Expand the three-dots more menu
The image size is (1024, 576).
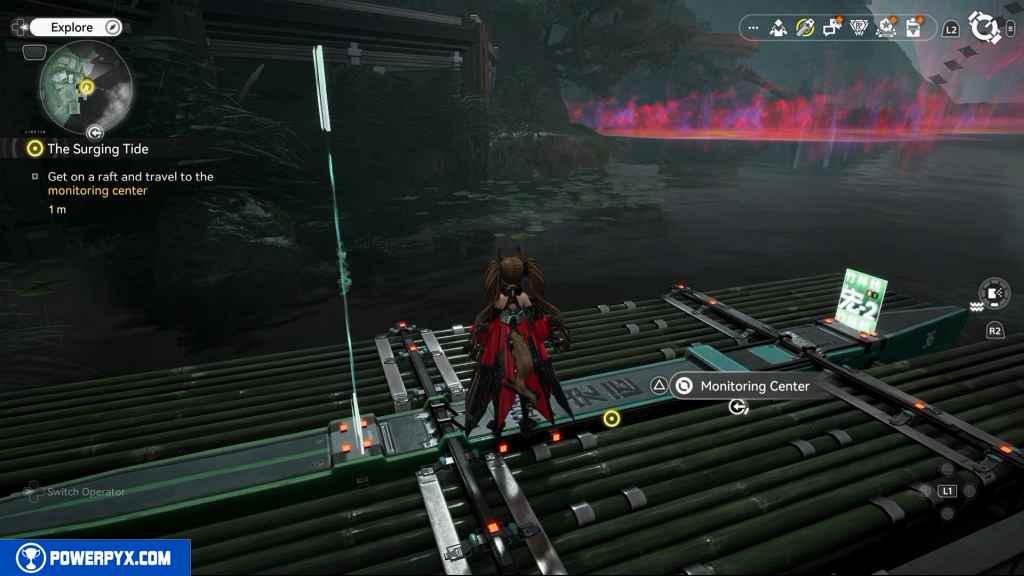coord(753,29)
